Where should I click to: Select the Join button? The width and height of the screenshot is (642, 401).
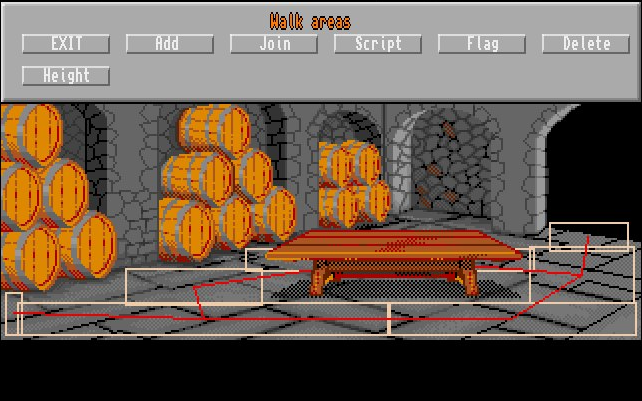point(274,44)
